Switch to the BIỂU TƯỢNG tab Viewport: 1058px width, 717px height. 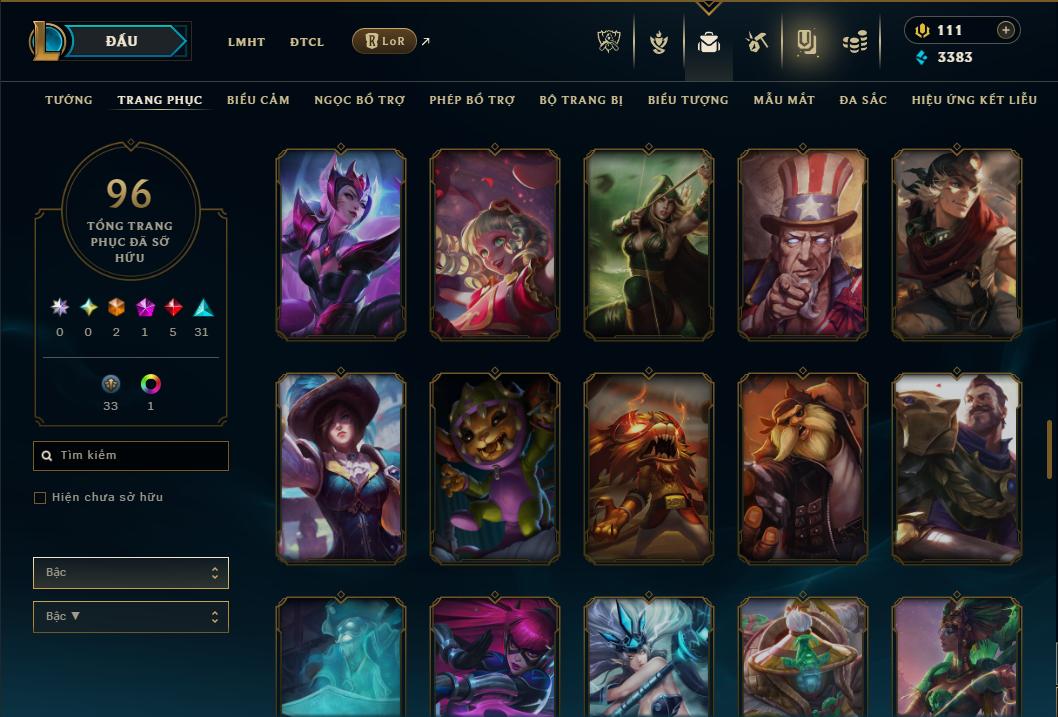688,100
